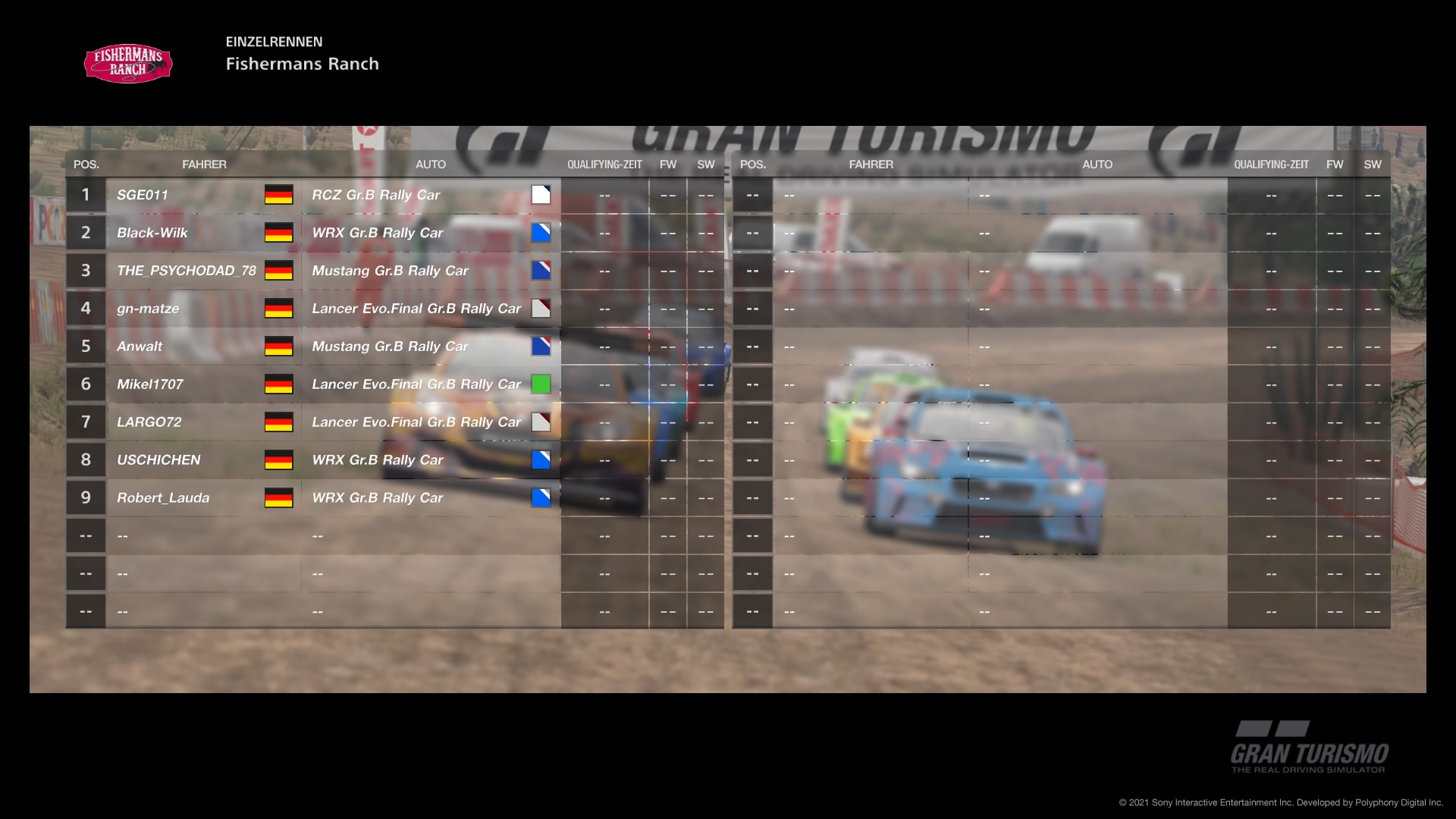The image size is (1456, 819).
Task: Select Mikel1707's green livery swatch
Action: (541, 384)
